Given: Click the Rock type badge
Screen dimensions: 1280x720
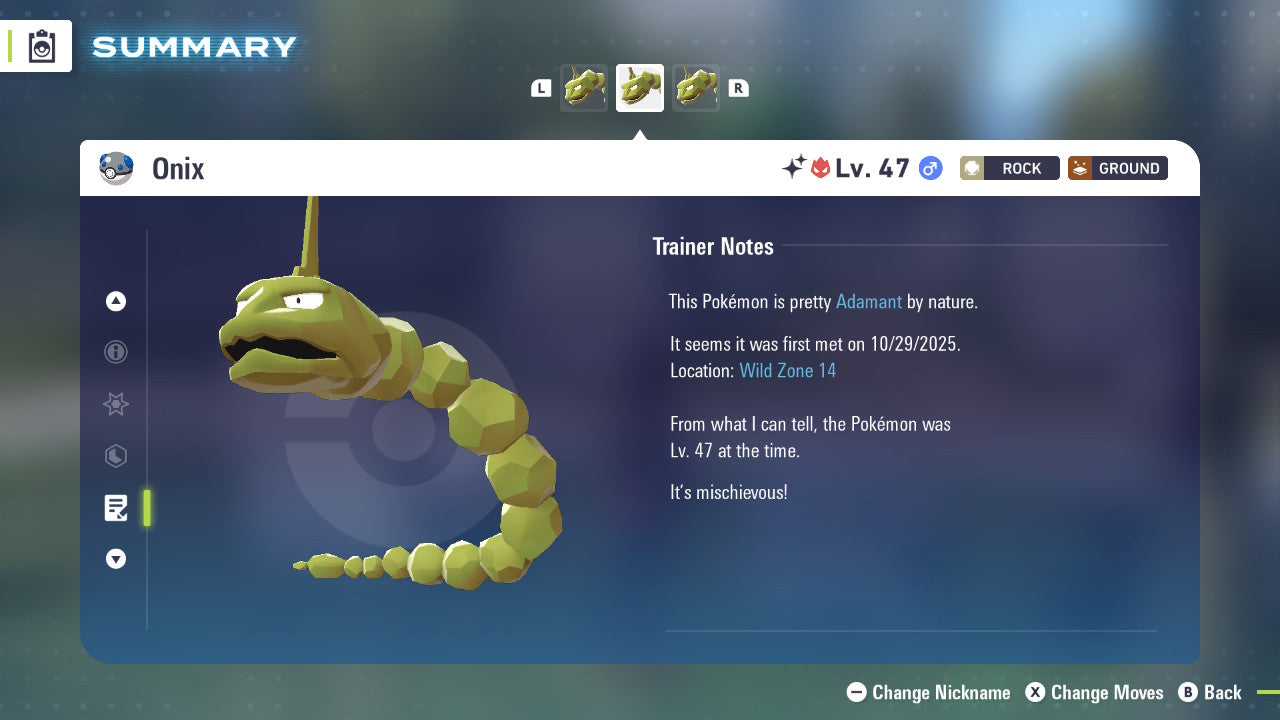Looking at the screenshot, I should click(1009, 168).
